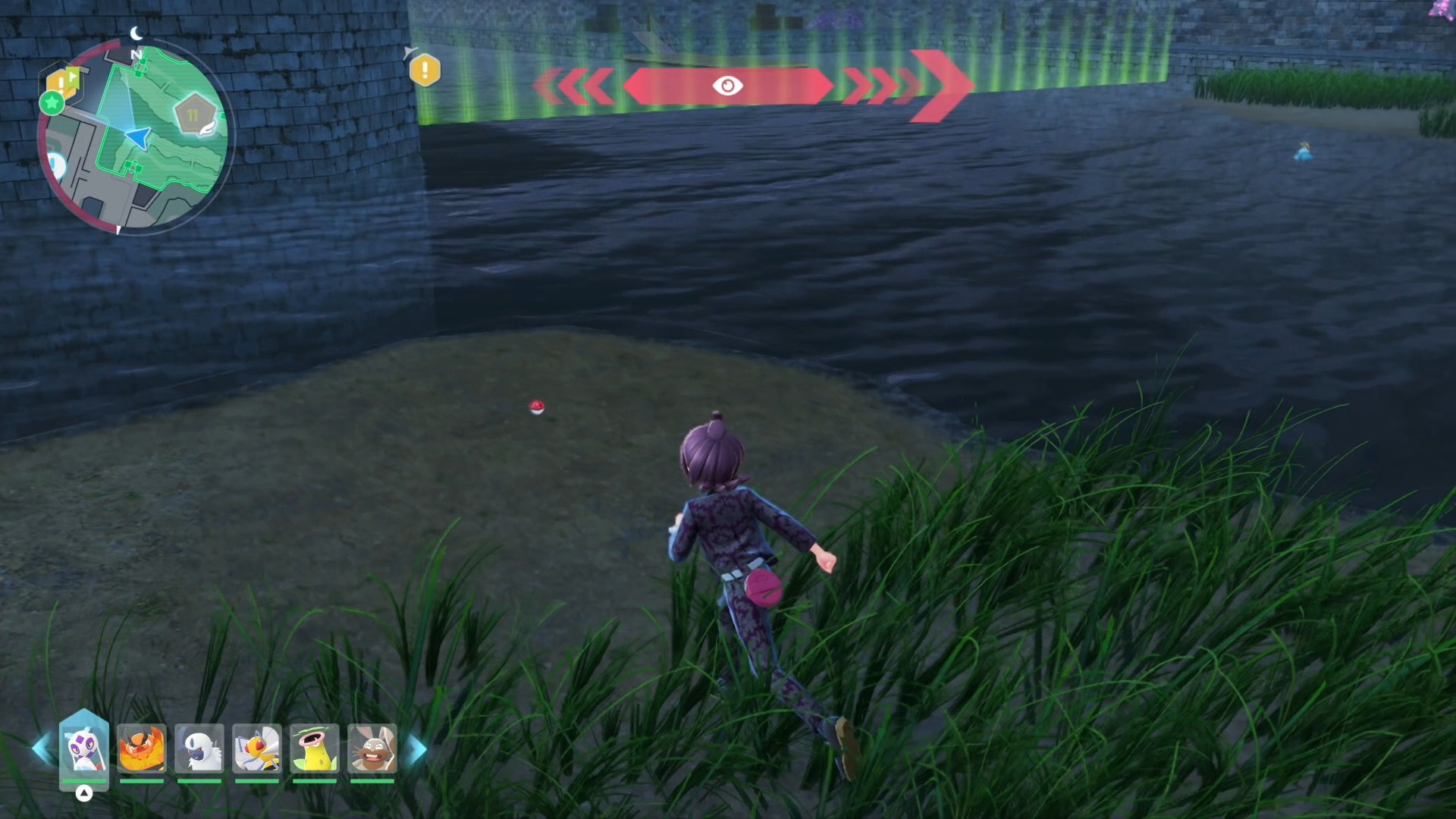Click the wild zone 11 minimap marker
This screenshot has width=1456, height=819.
coord(193,115)
